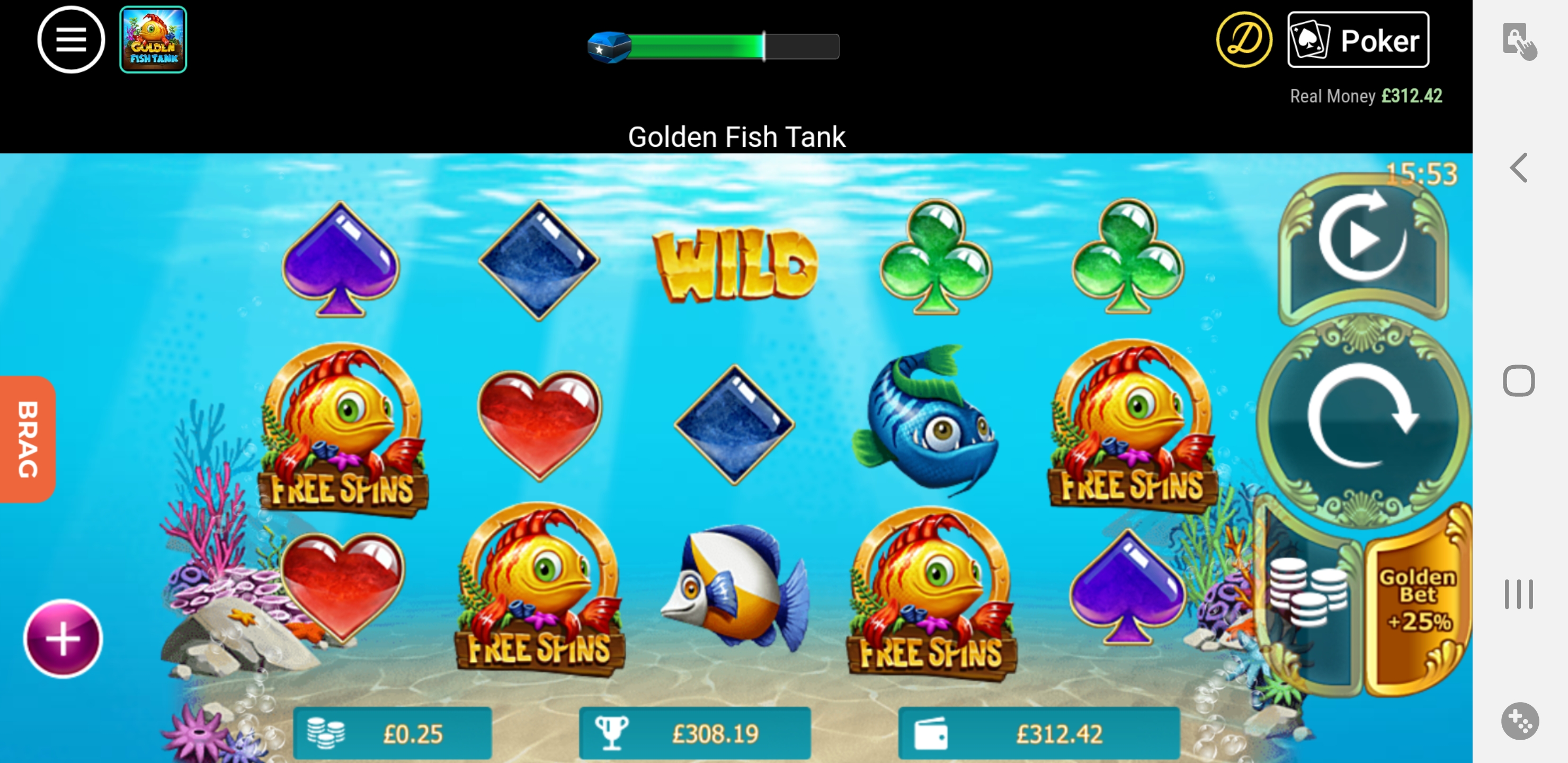The width and height of the screenshot is (1568, 763).
Task: Tap the Android home button
Action: point(1518,381)
